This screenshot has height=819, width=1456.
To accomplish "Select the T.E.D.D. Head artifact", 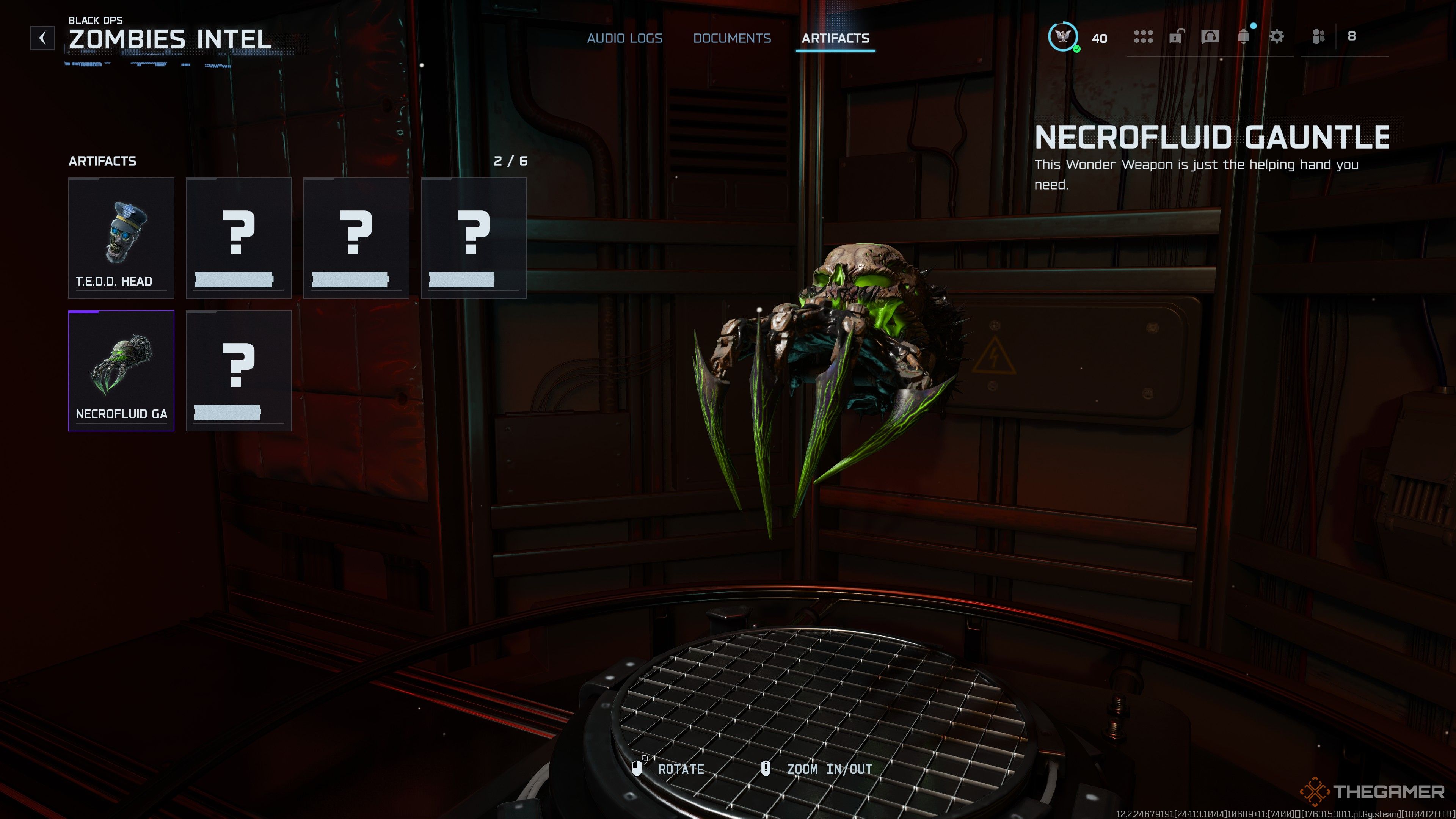I will [x=121, y=237].
